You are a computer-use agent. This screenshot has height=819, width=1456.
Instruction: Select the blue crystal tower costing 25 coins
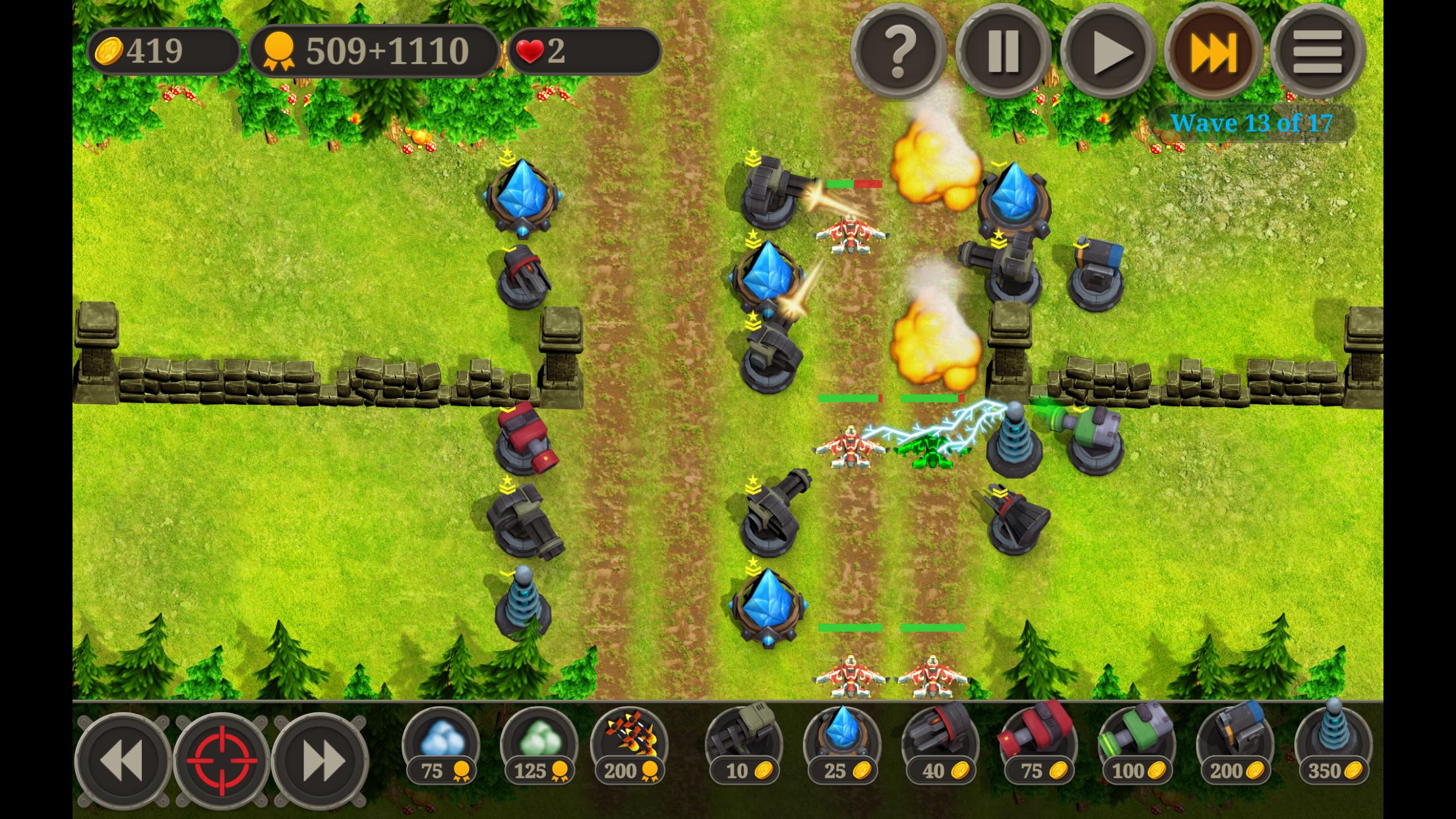click(842, 744)
